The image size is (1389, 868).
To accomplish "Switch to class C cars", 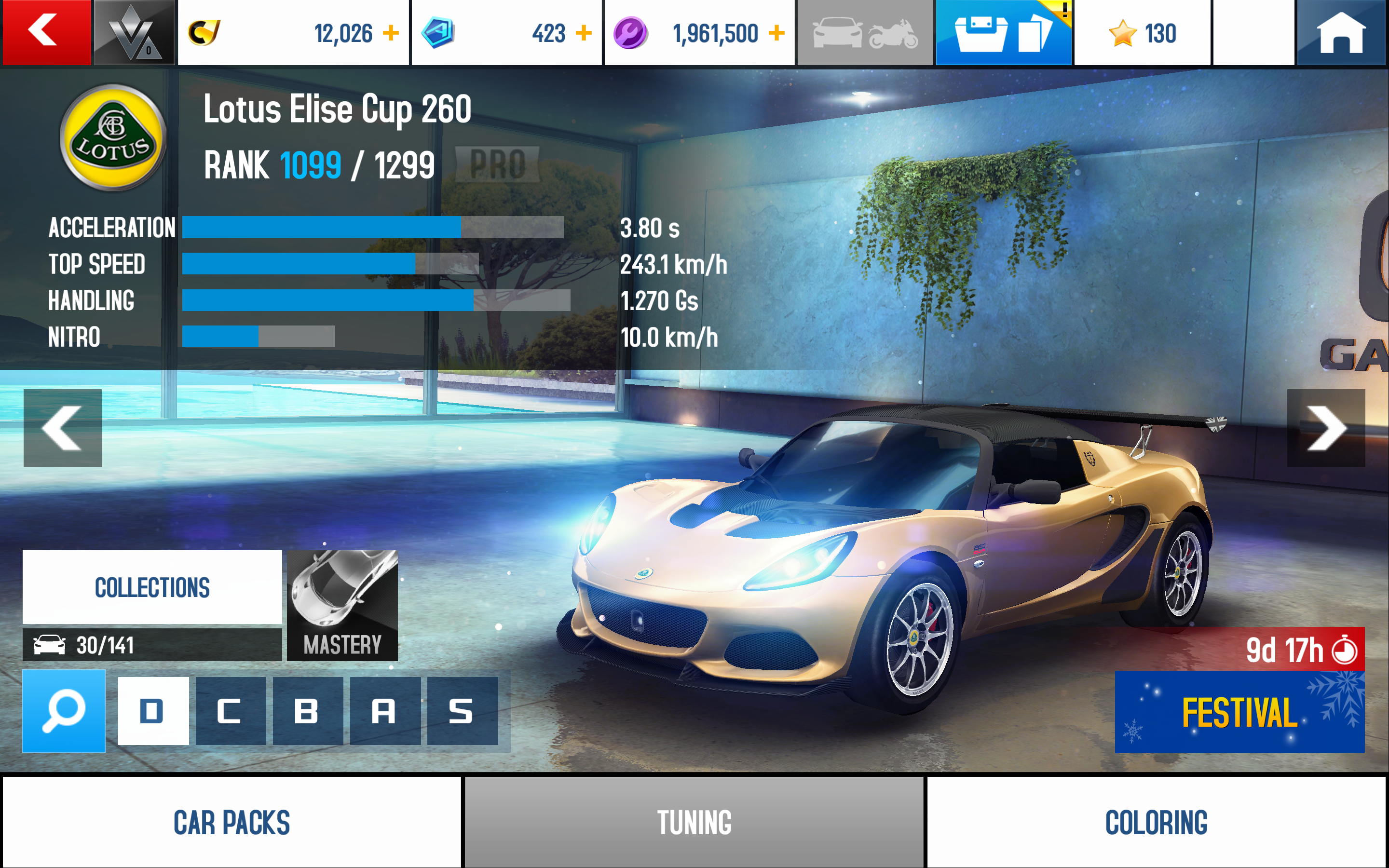I will pyautogui.click(x=230, y=711).
